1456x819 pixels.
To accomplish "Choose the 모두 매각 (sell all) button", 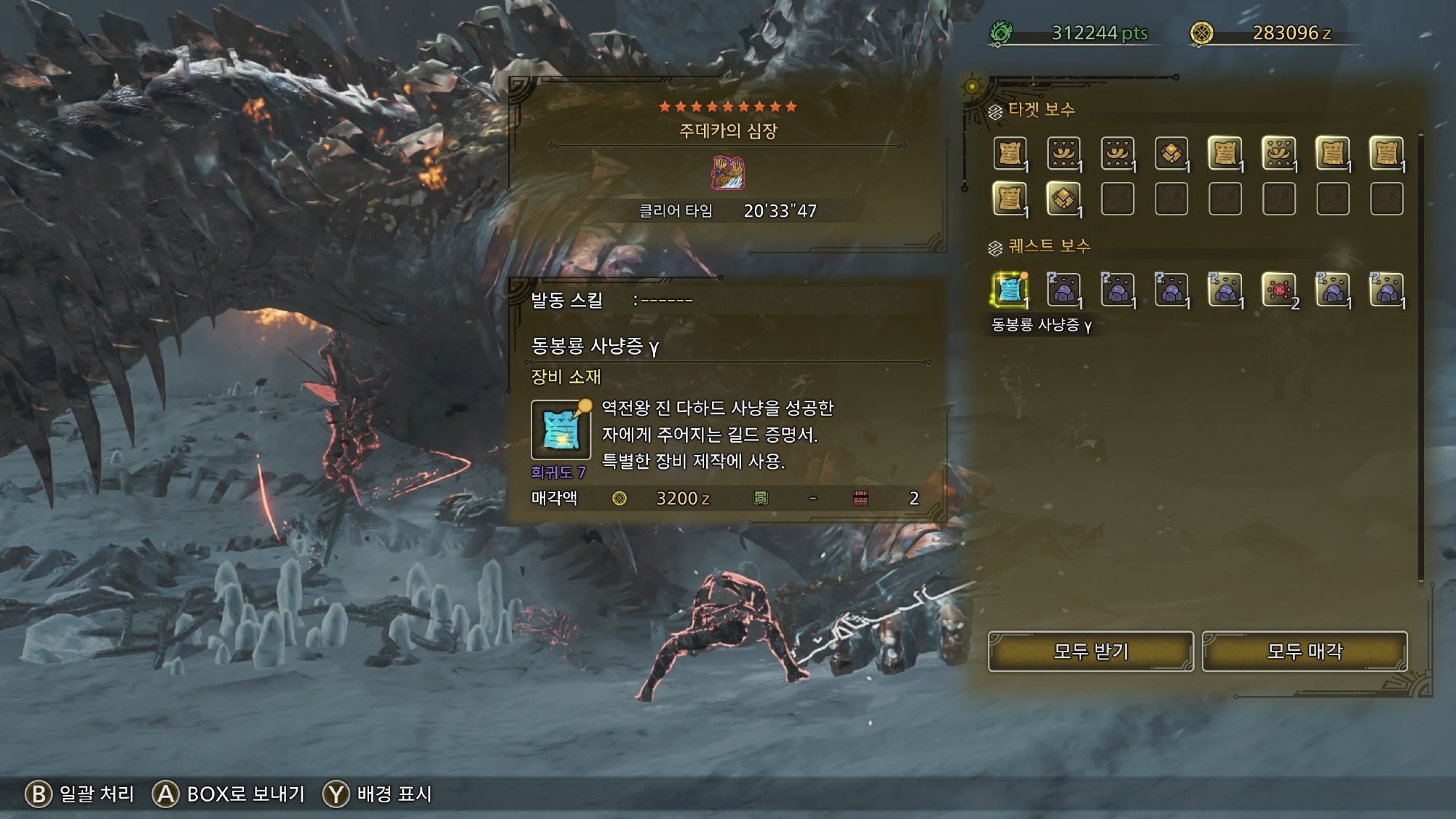I will tap(1305, 651).
